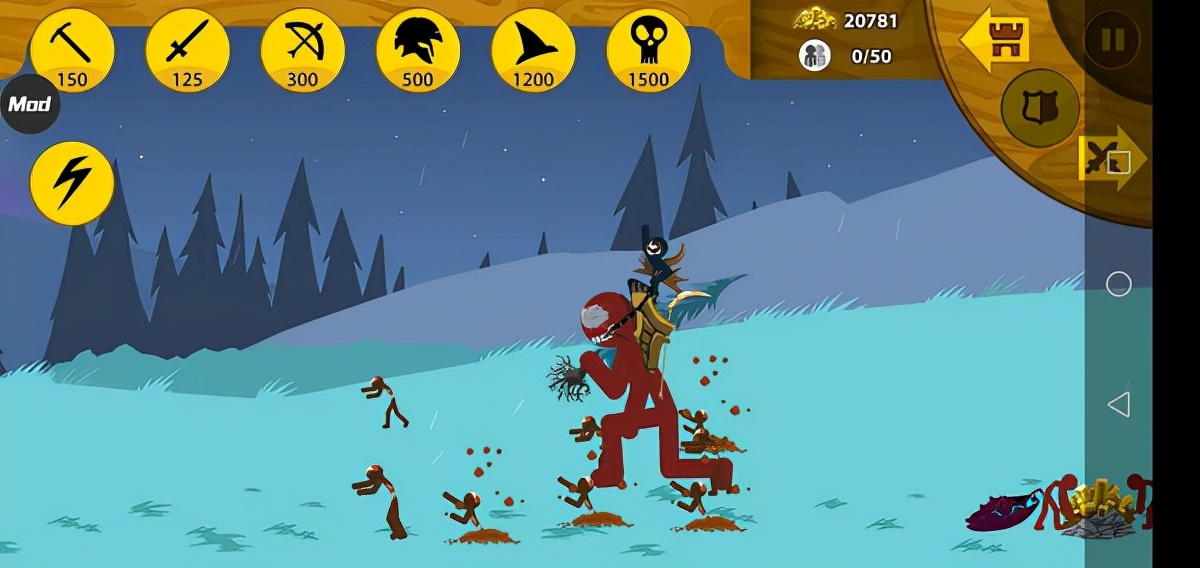Order army to retreat to castle
The width and height of the screenshot is (1200, 568).
click(x=995, y=40)
